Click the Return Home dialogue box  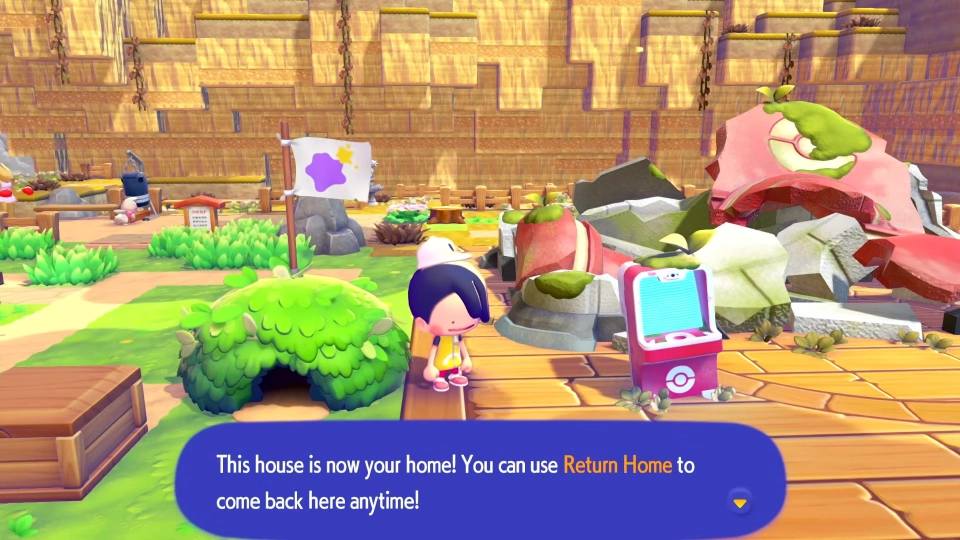(x=480, y=482)
